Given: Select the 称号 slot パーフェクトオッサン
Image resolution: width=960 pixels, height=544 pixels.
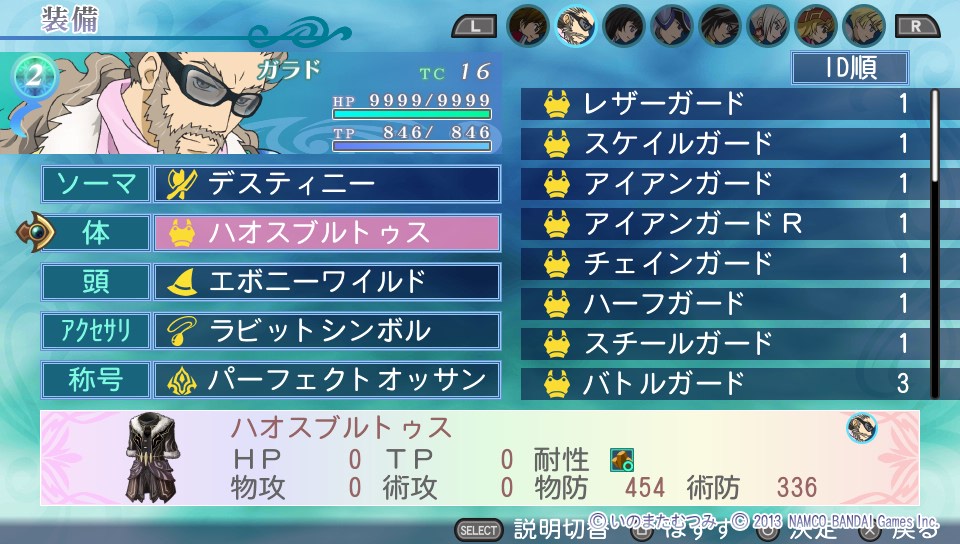Looking at the screenshot, I should pos(326,380).
